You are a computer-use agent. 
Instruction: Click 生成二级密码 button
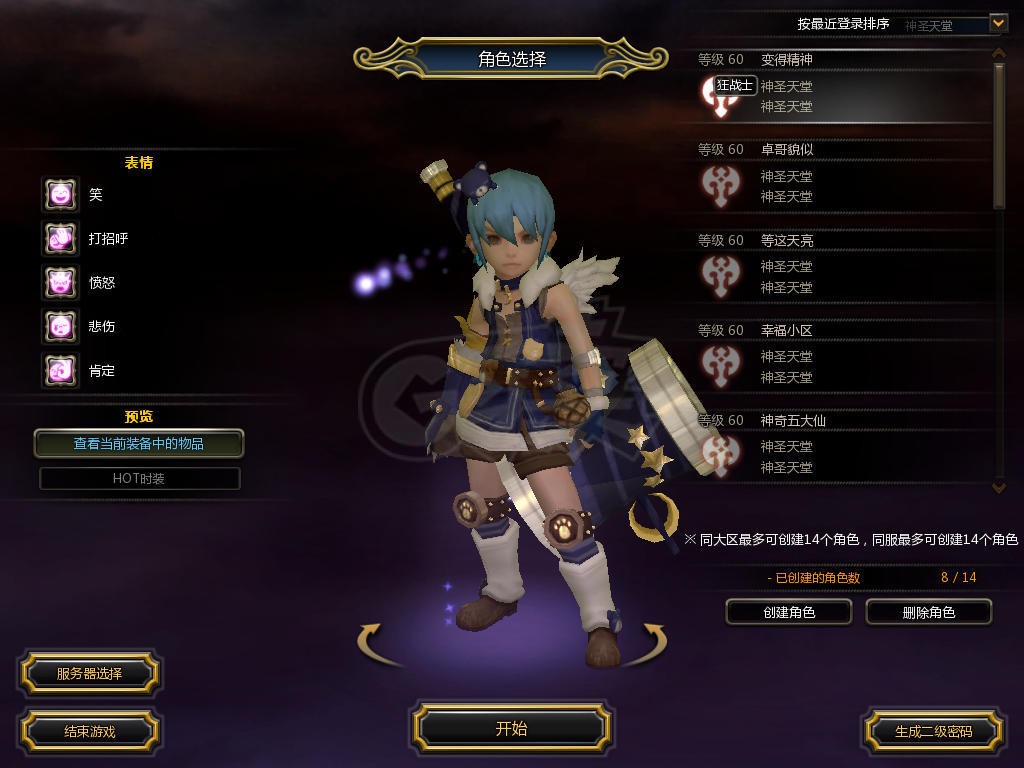tap(933, 731)
